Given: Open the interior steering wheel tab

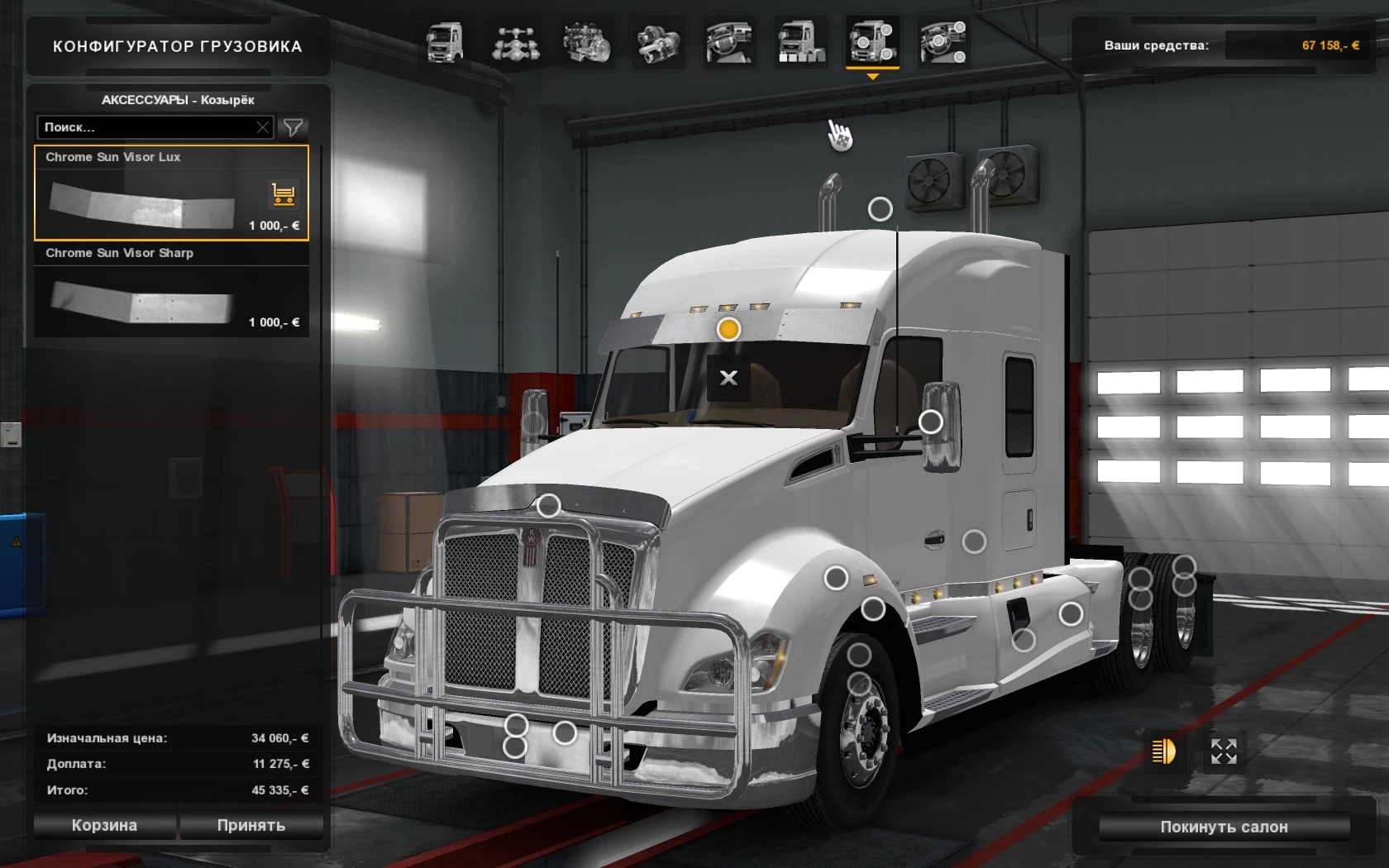Looking at the screenshot, I should click(x=729, y=43).
